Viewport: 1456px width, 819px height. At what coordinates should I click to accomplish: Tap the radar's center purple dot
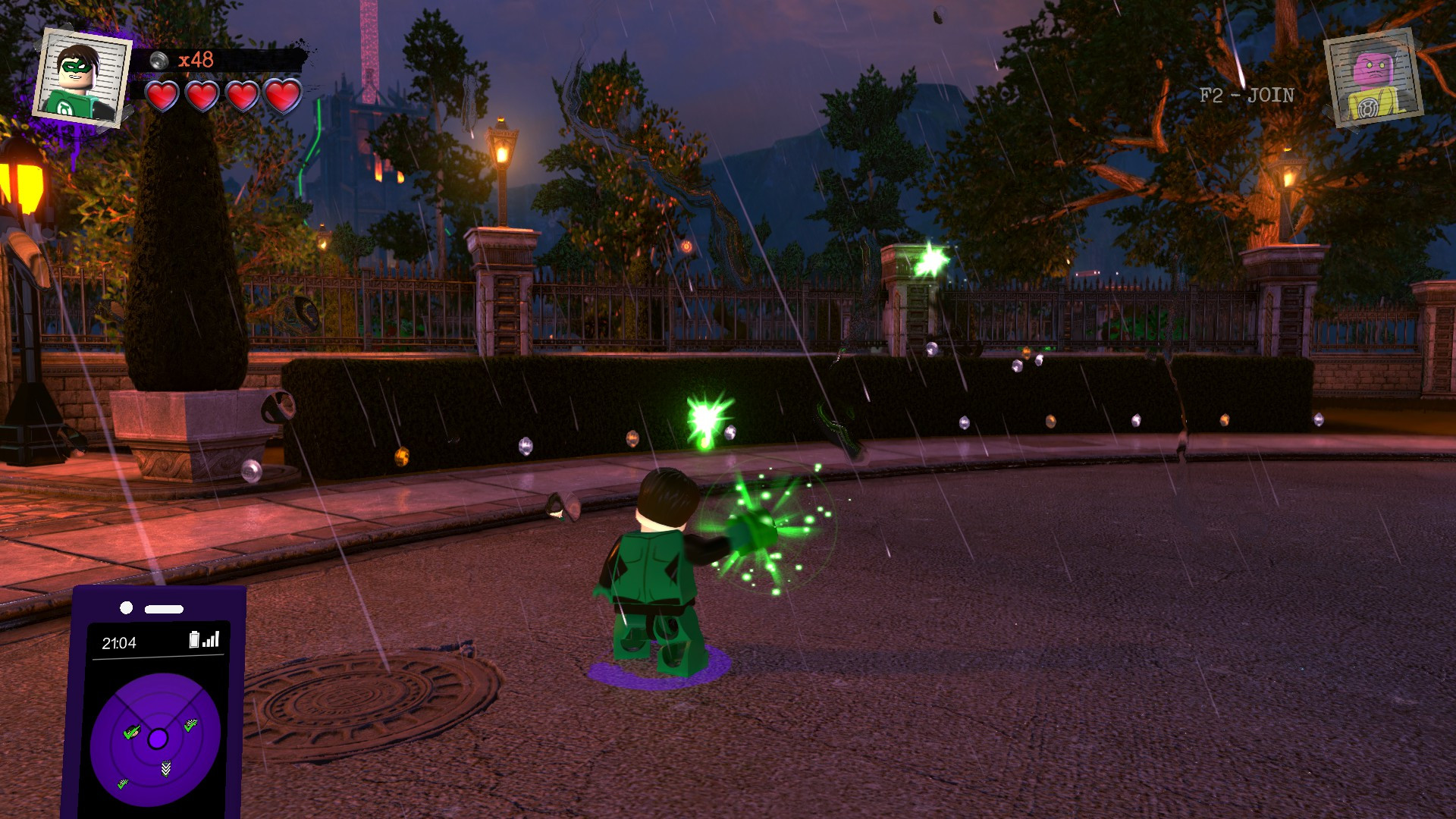pos(158,738)
